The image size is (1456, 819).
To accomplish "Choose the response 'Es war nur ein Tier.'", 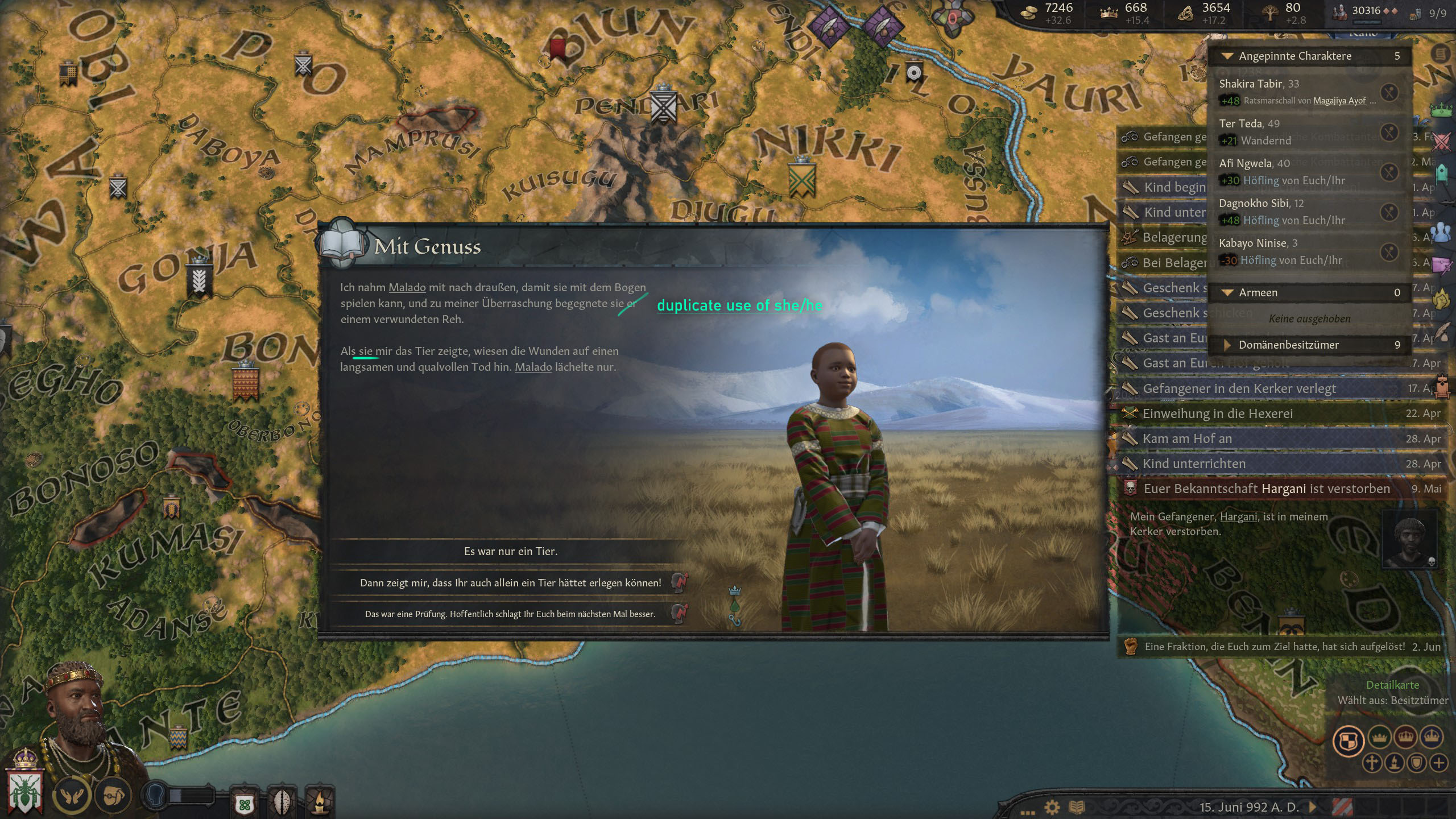I will click(x=512, y=551).
